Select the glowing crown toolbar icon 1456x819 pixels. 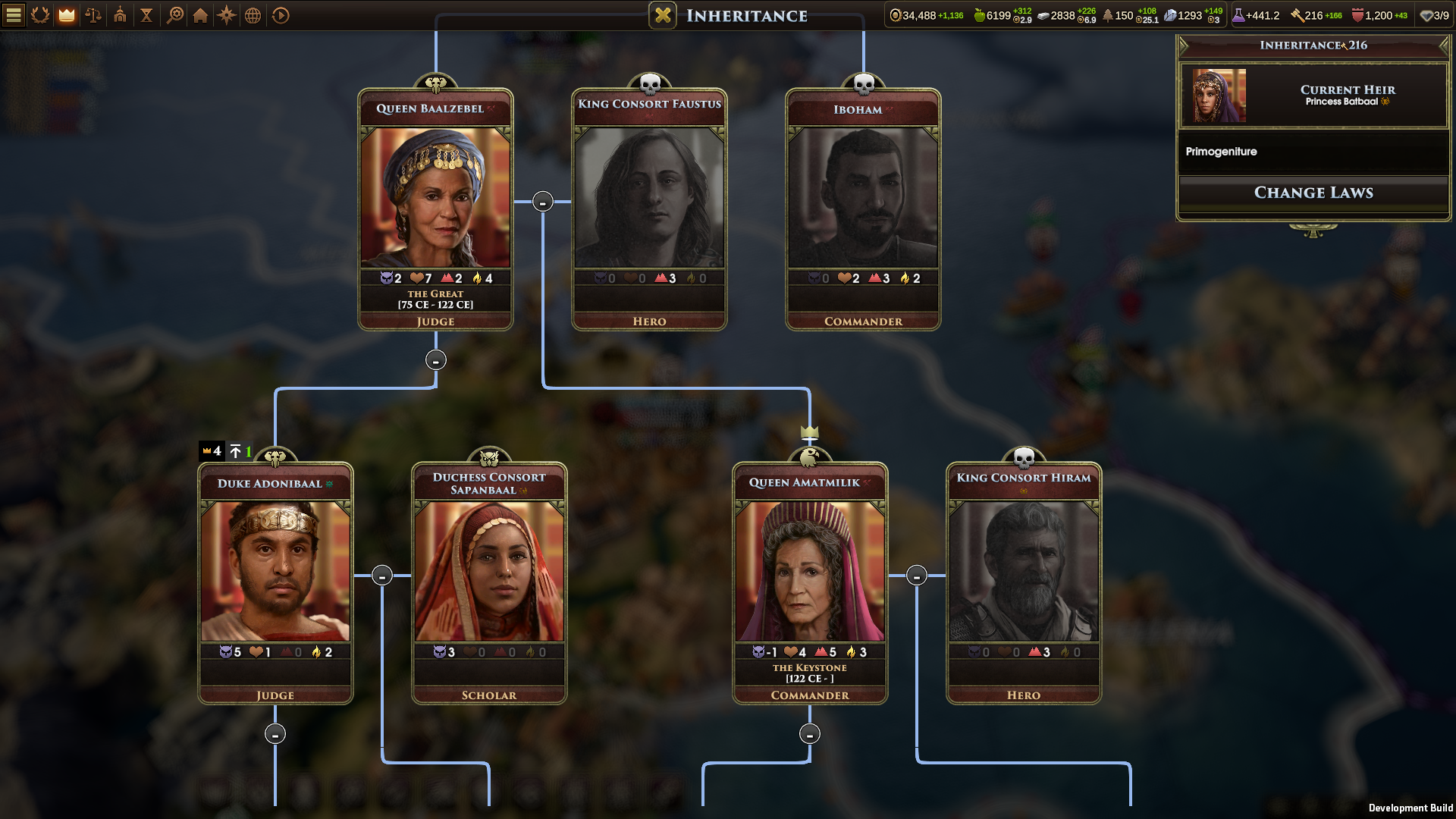[67, 15]
